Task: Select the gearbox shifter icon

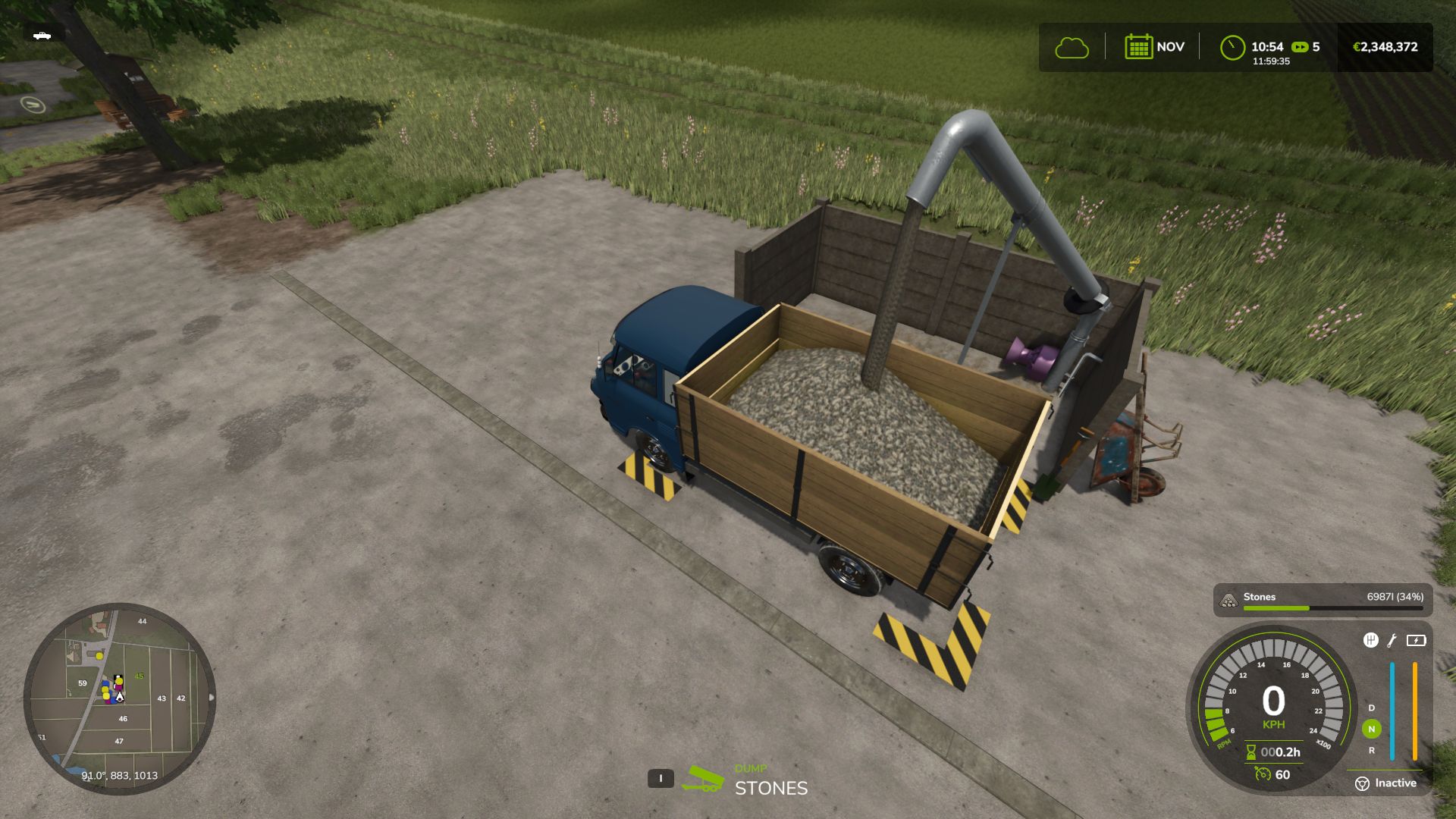Action: click(1370, 641)
